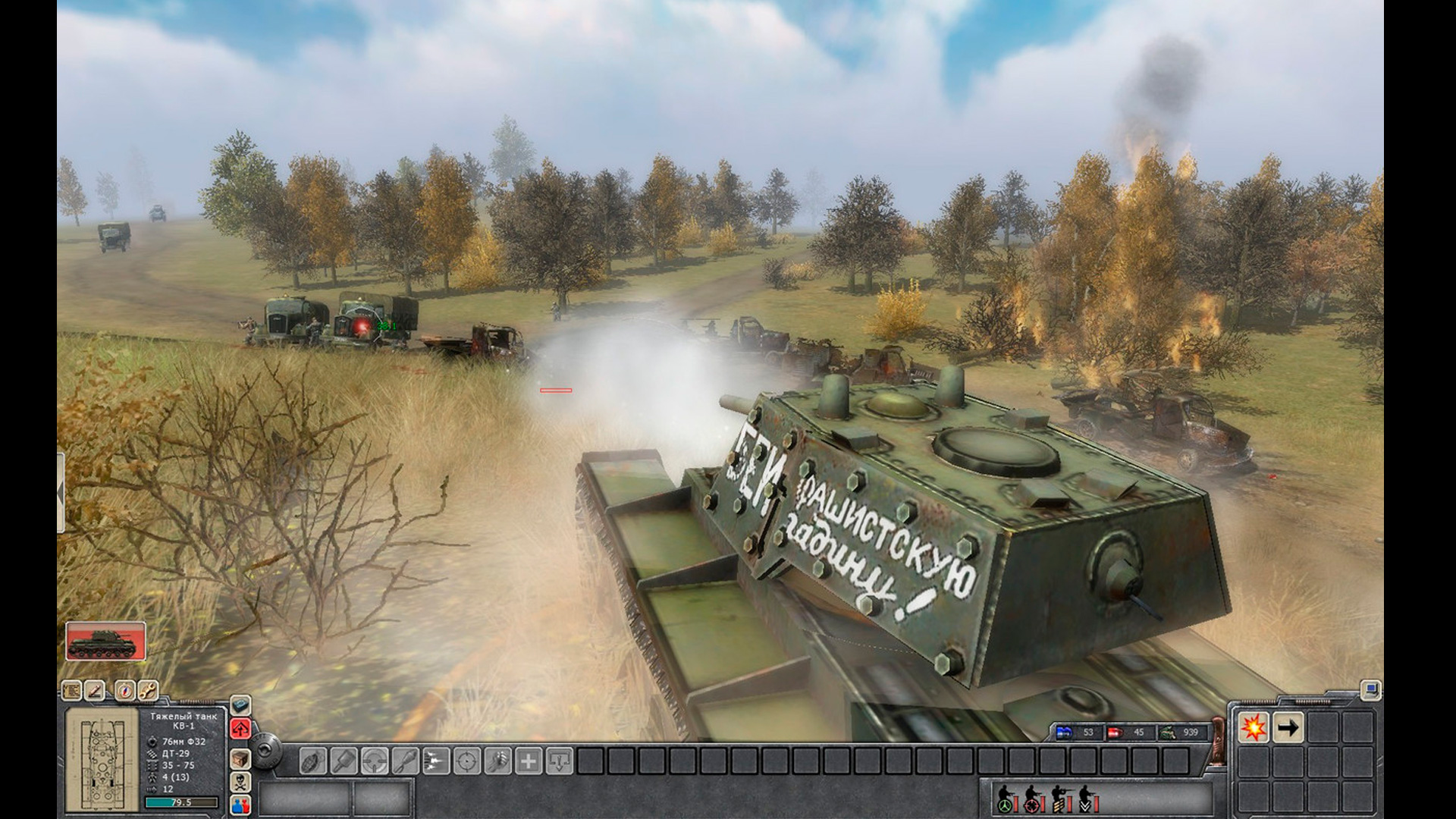
Task: Toggle the red up-arrow button
Action: coord(240,730)
